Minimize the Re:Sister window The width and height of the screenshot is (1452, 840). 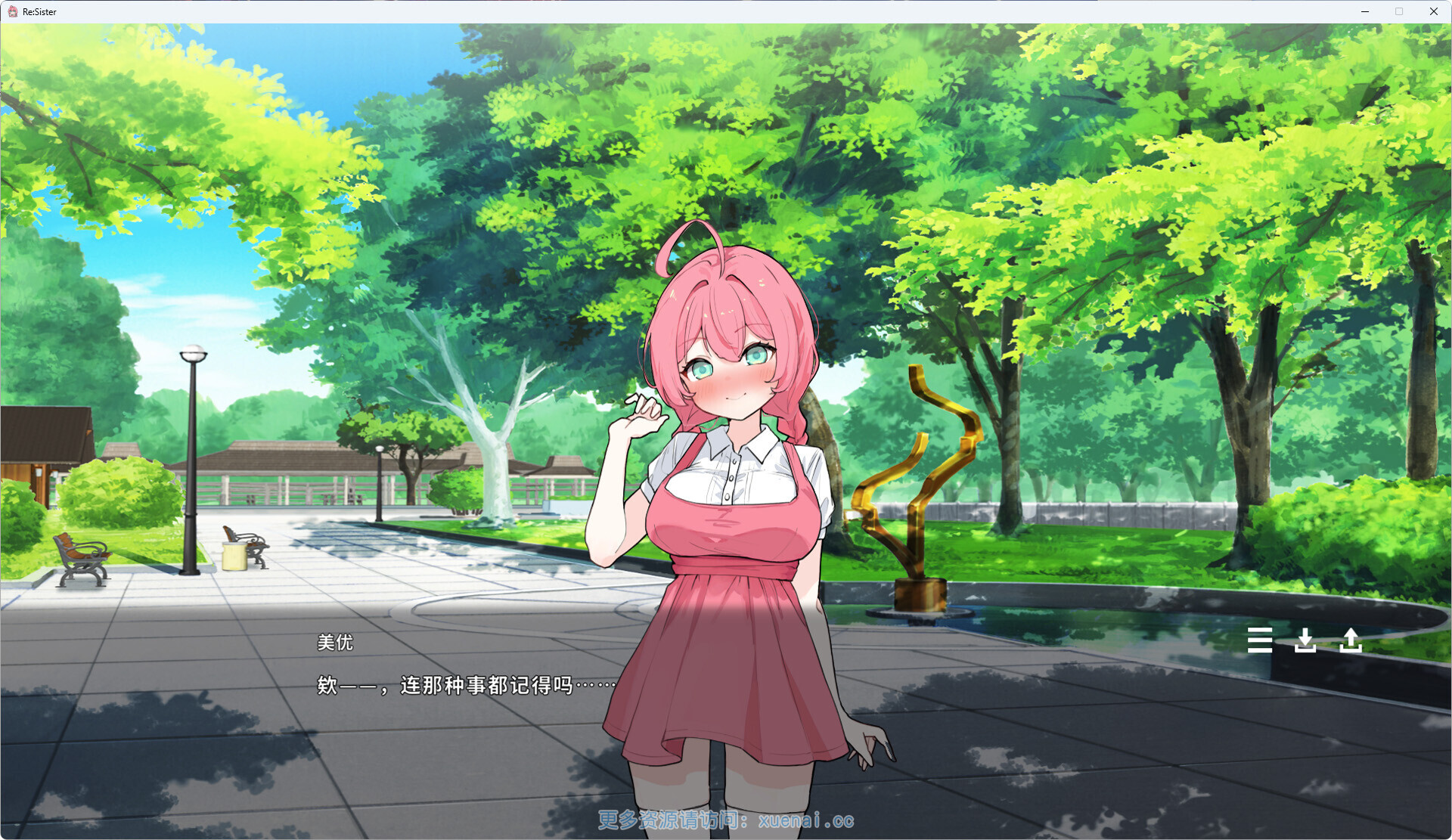pyautogui.click(x=1365, y=11)
